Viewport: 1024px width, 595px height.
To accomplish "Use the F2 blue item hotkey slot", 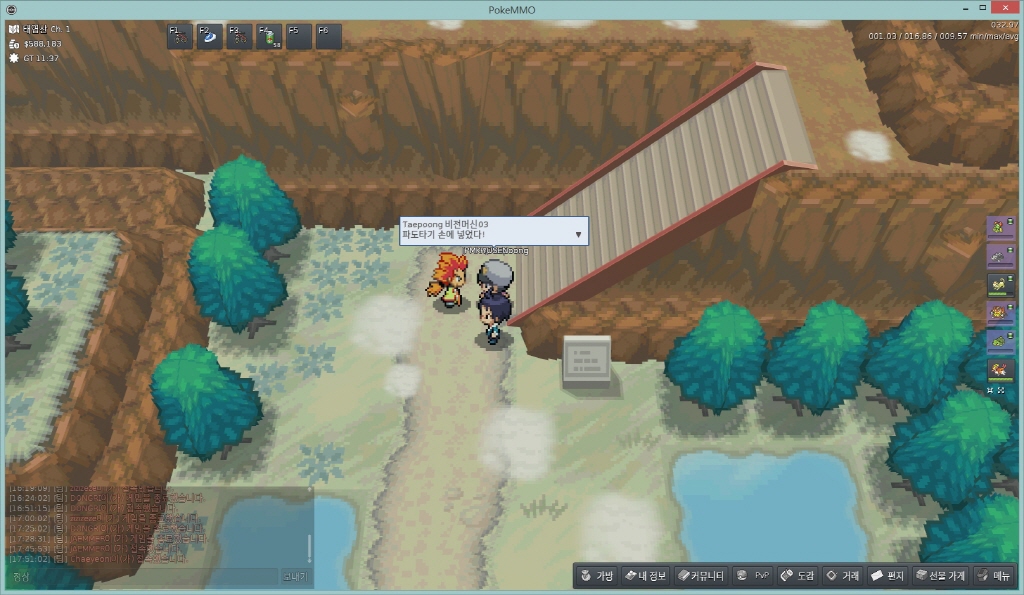I will (x=210, y=37).
